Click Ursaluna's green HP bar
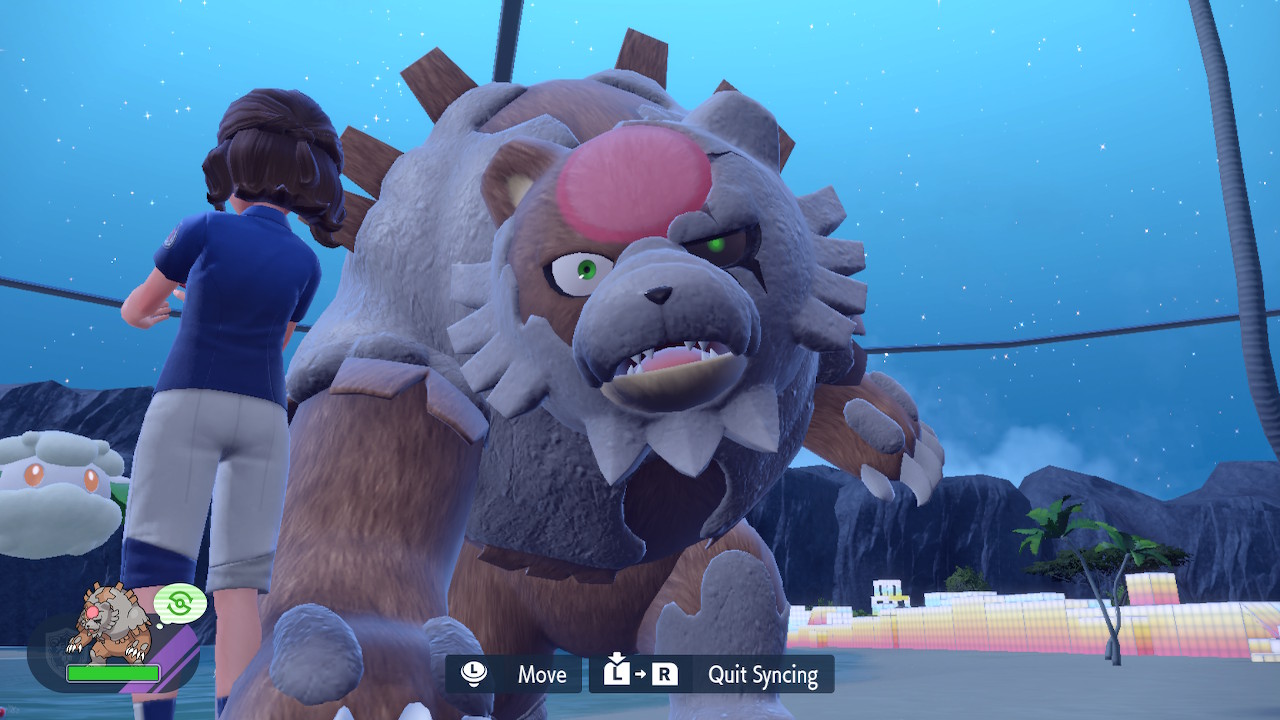The width and height of the screenshot is (1280, 720). tap(113, 673)
